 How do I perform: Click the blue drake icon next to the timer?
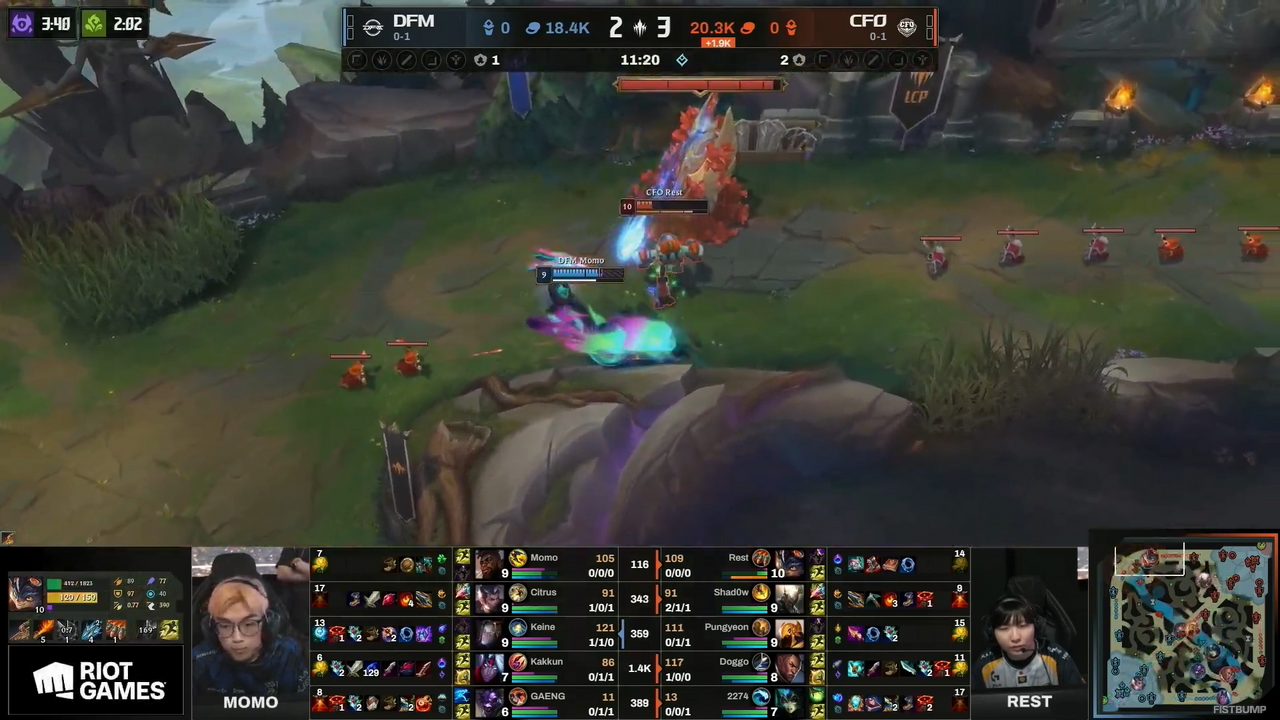pyautogui.click(x=682, y=60)
